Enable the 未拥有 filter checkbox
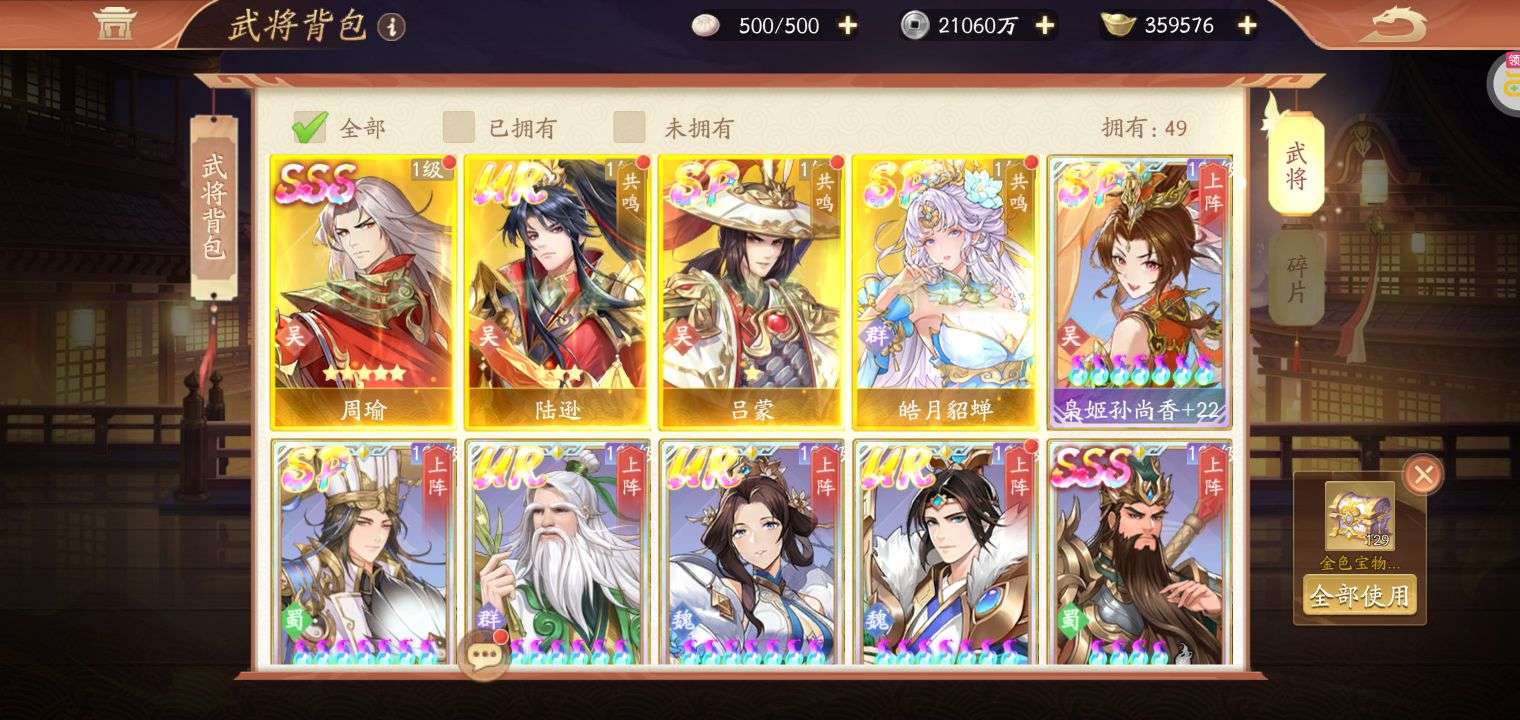This screenshot has height=720, width=1520. 629,128
